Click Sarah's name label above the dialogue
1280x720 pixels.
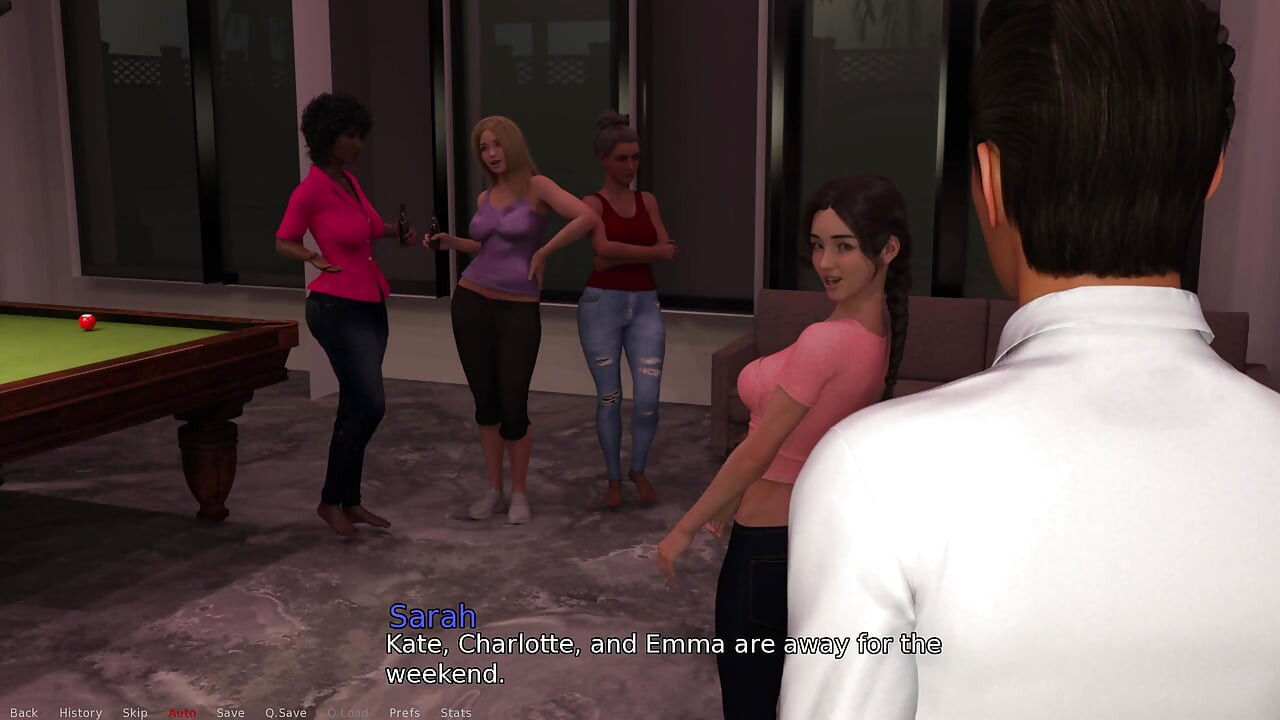[433, 617]
